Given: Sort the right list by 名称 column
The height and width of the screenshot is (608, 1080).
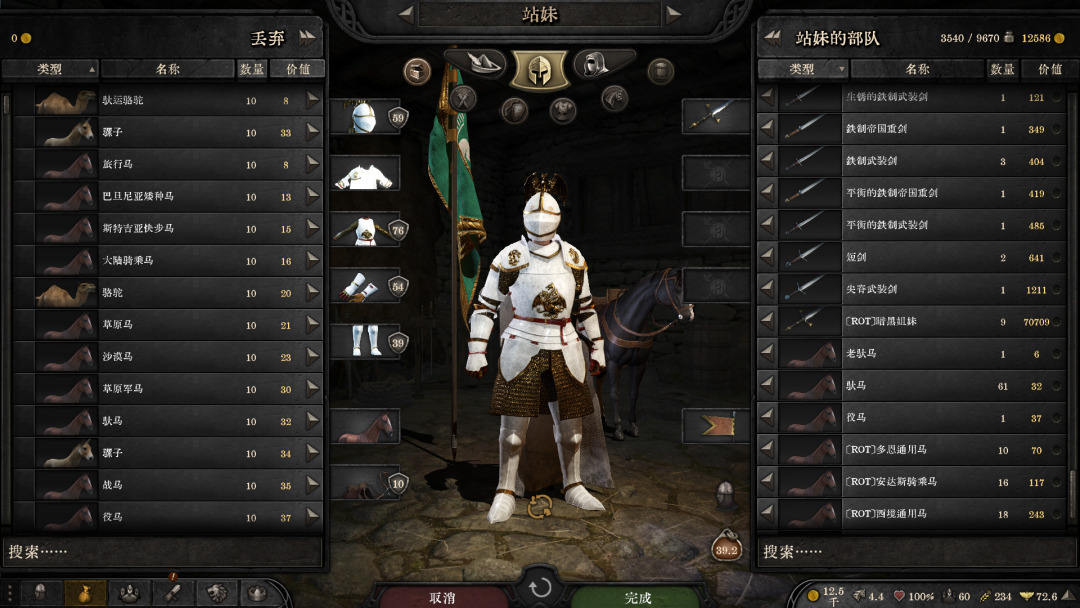Looking at the screenshot, I should [917, 69].
